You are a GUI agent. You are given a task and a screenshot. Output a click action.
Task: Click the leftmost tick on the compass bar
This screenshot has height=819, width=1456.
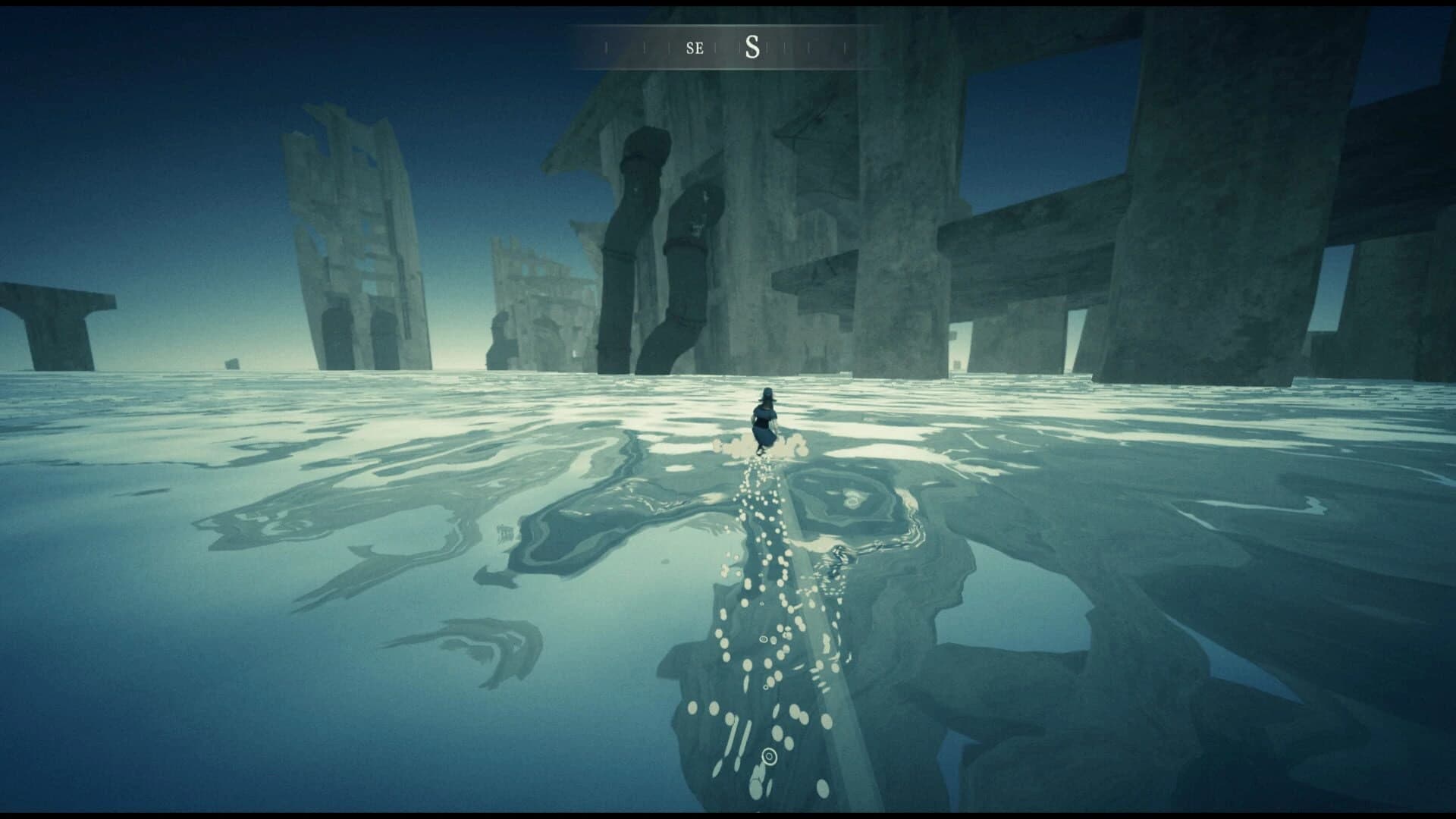pyautogui.click(x=607, y=47)
